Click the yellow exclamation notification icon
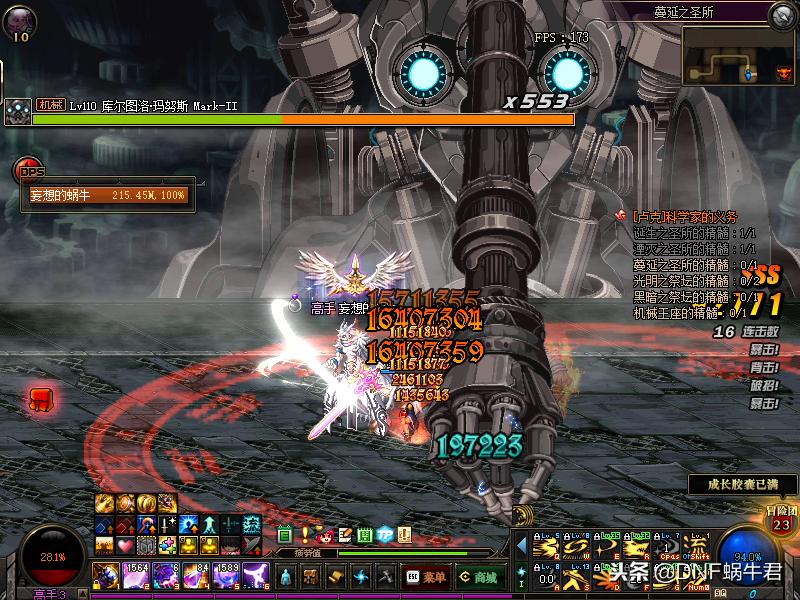This screenshot has height=600, width=800. tap(305, 535)
